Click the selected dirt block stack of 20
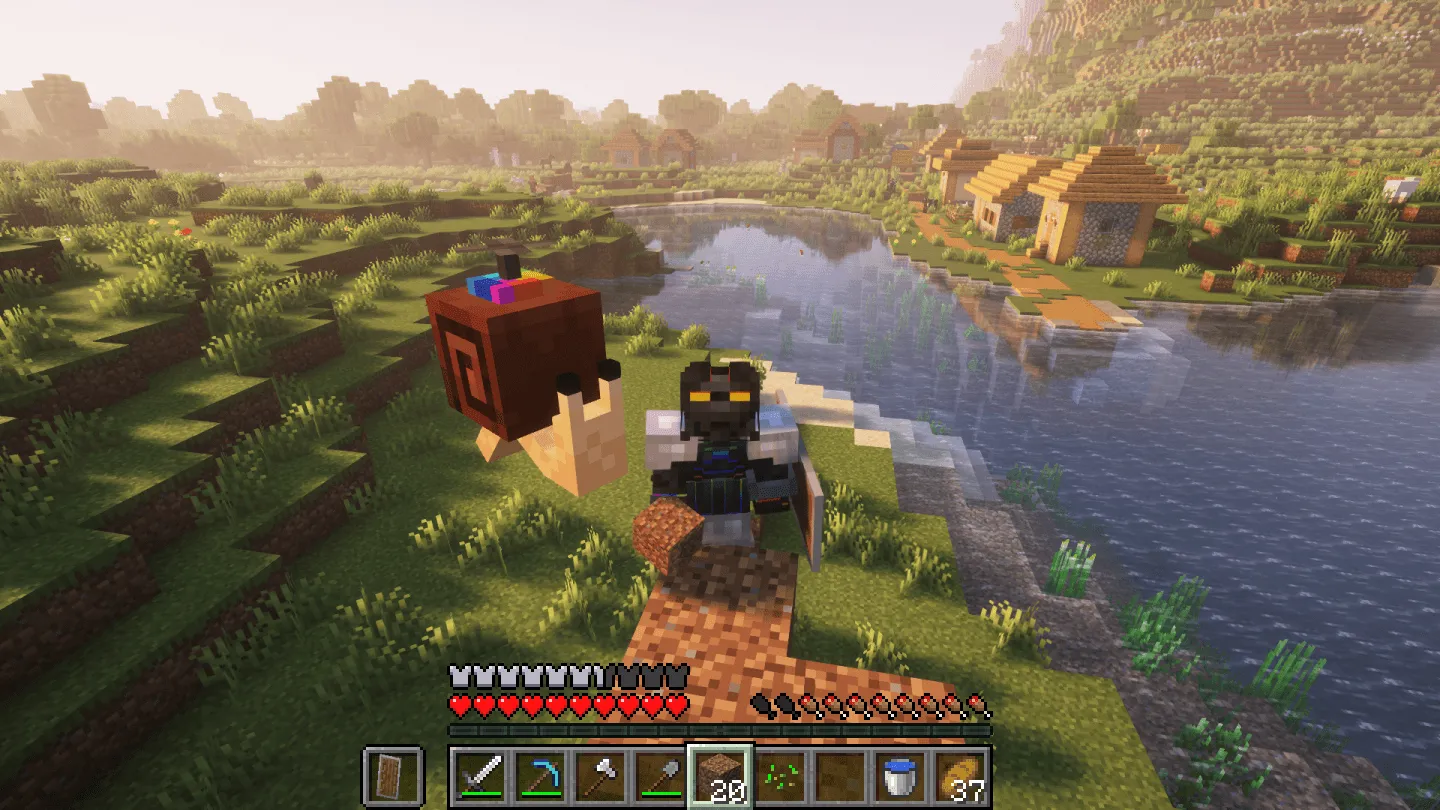 [x=720, y=774]
